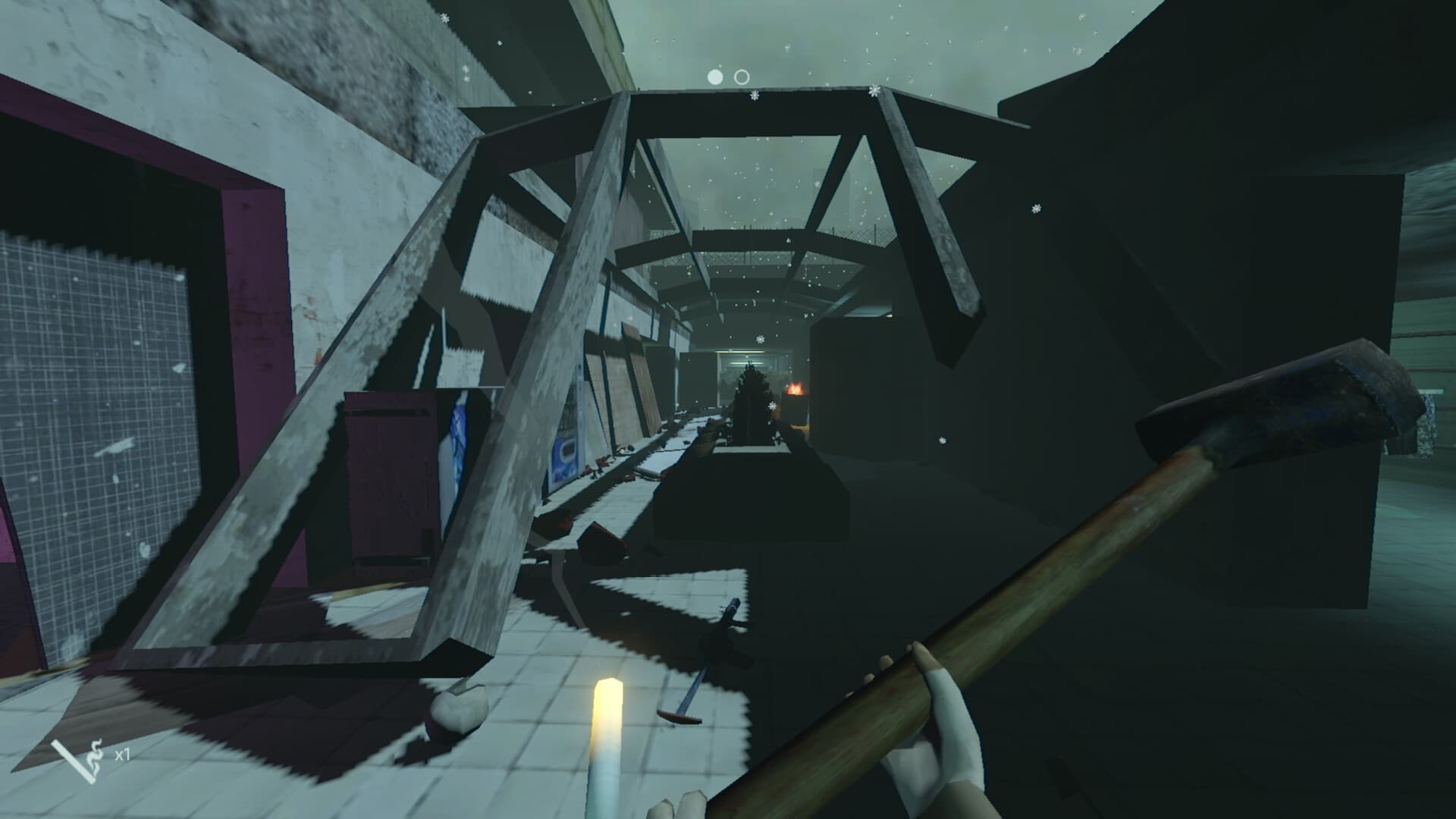This screenshot has width=1456, height=819.
Task: Click the burning fire barrel near the tree
Action: pos(795,391)
